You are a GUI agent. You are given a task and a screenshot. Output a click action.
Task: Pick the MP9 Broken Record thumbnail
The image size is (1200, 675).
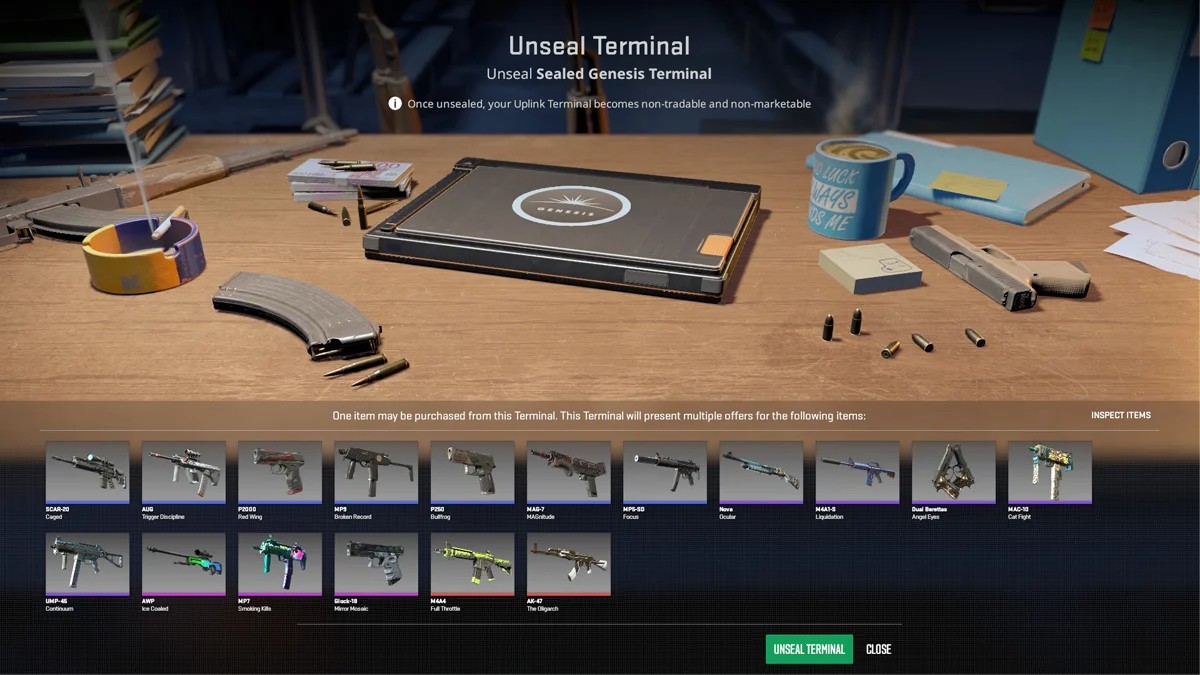(376, 471)
